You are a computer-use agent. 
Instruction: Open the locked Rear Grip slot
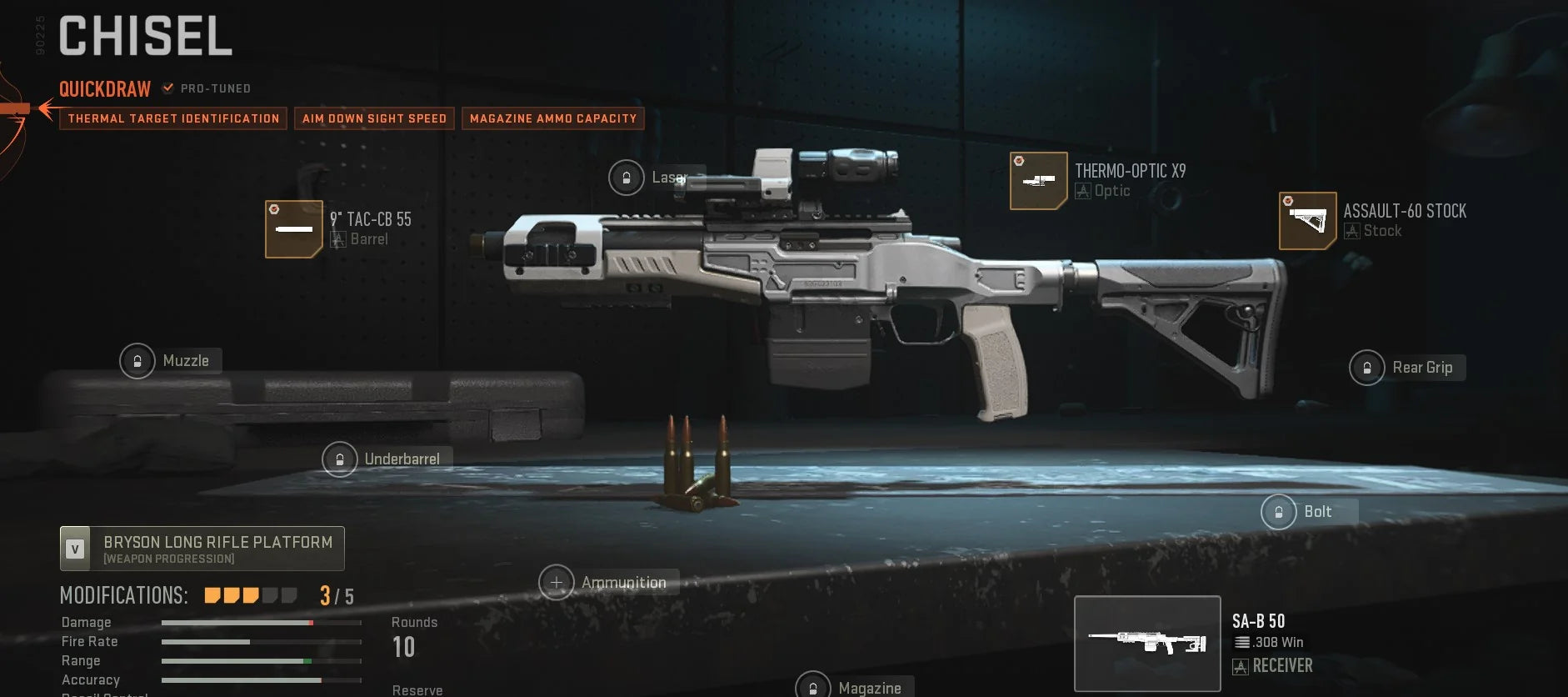[1367, 368]
